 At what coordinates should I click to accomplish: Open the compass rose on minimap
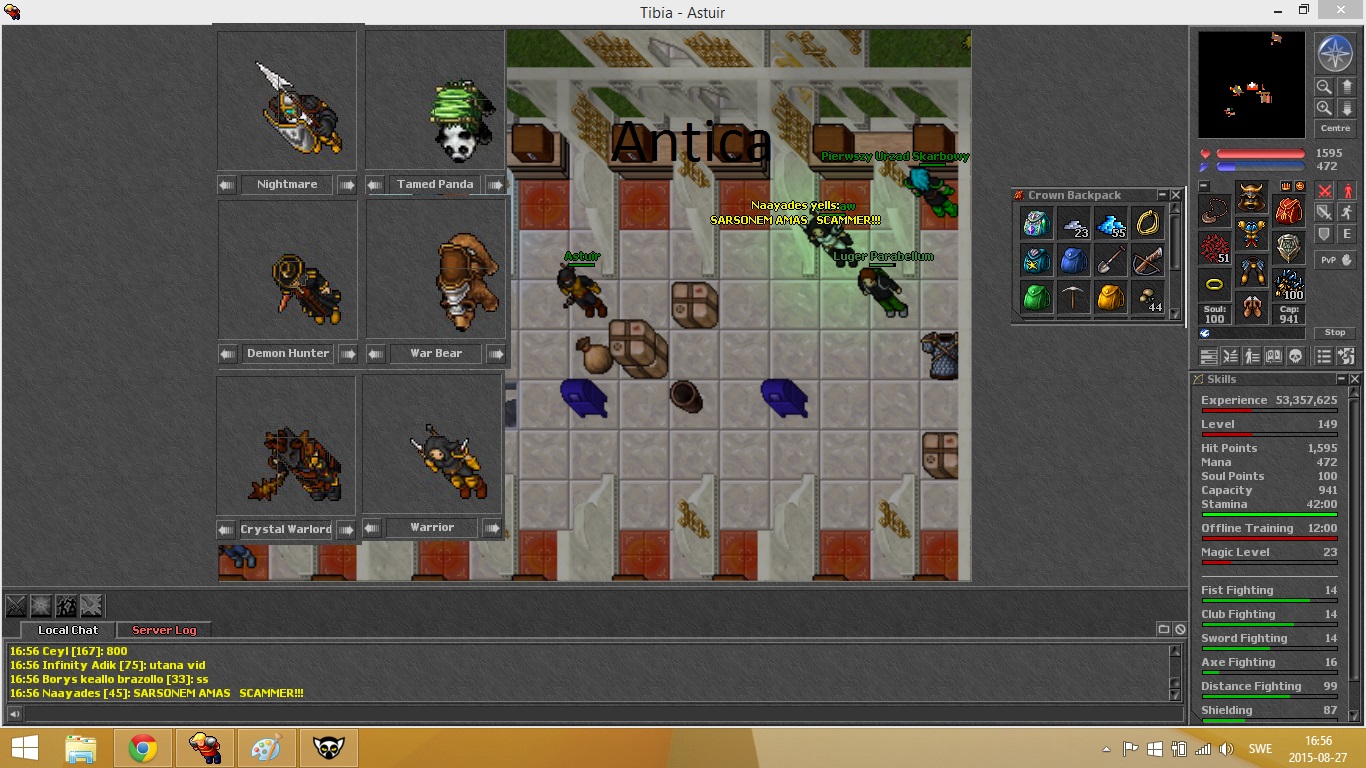pyautogui.click(x=1335, y=53)
